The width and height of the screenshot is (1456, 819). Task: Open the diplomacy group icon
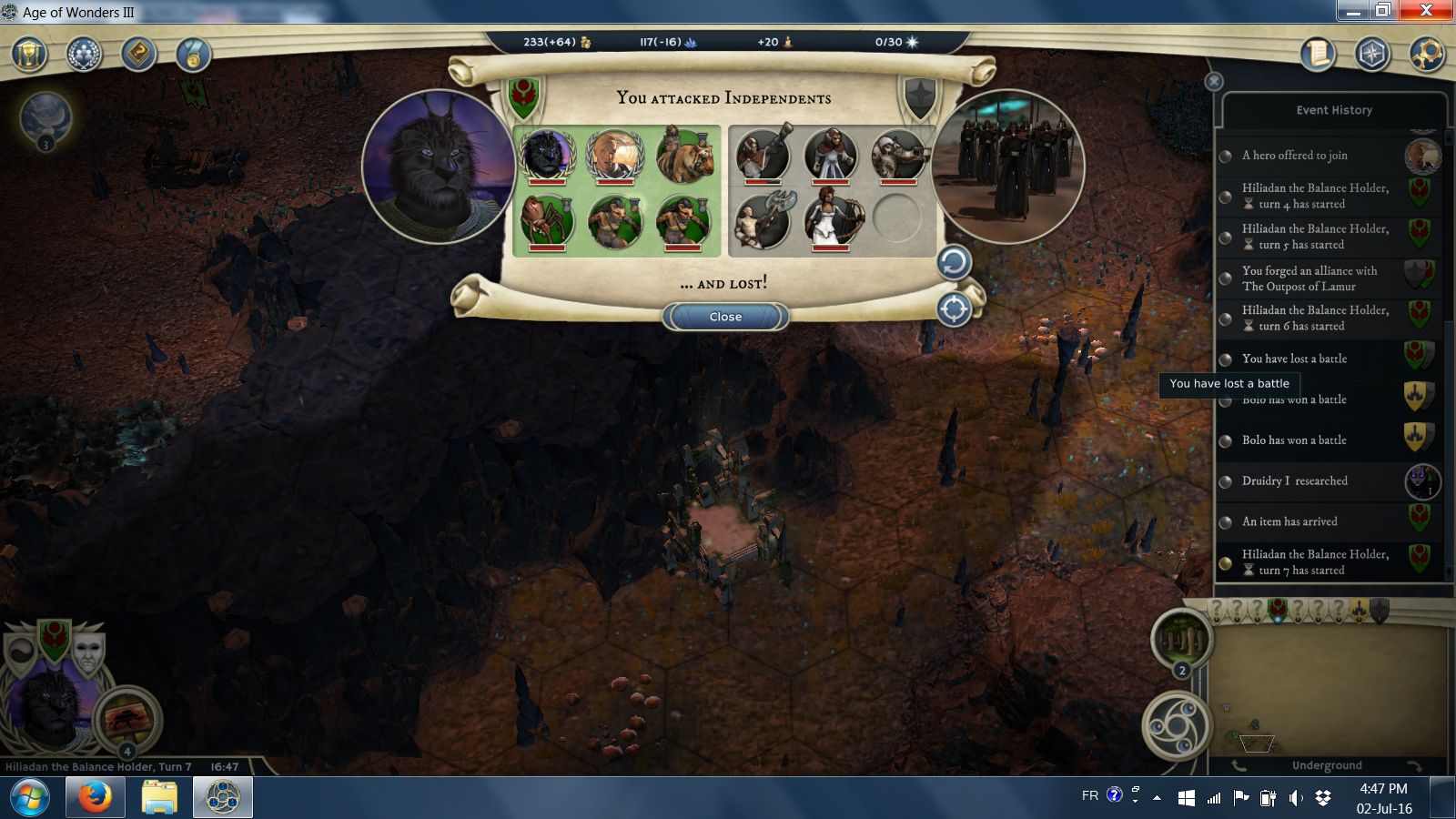tap(84, 55)
